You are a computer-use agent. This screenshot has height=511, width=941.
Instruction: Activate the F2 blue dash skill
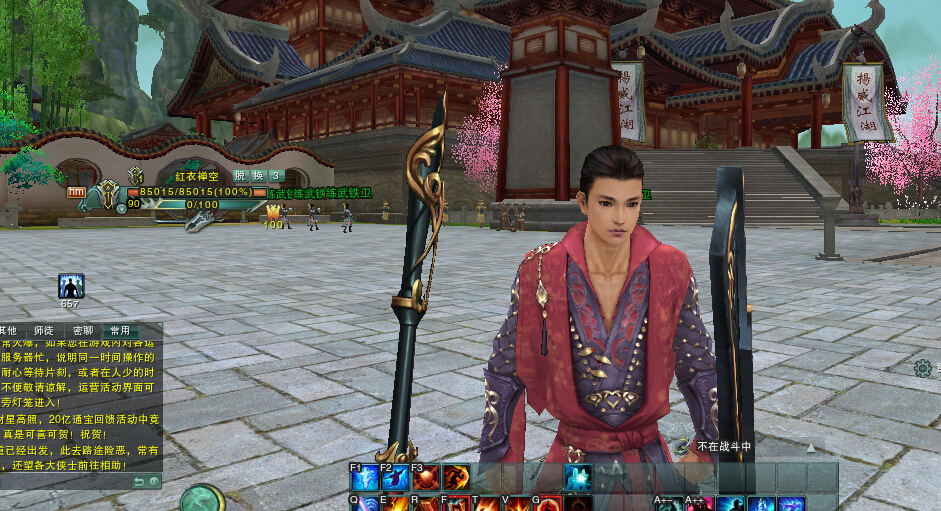[395, 478]
